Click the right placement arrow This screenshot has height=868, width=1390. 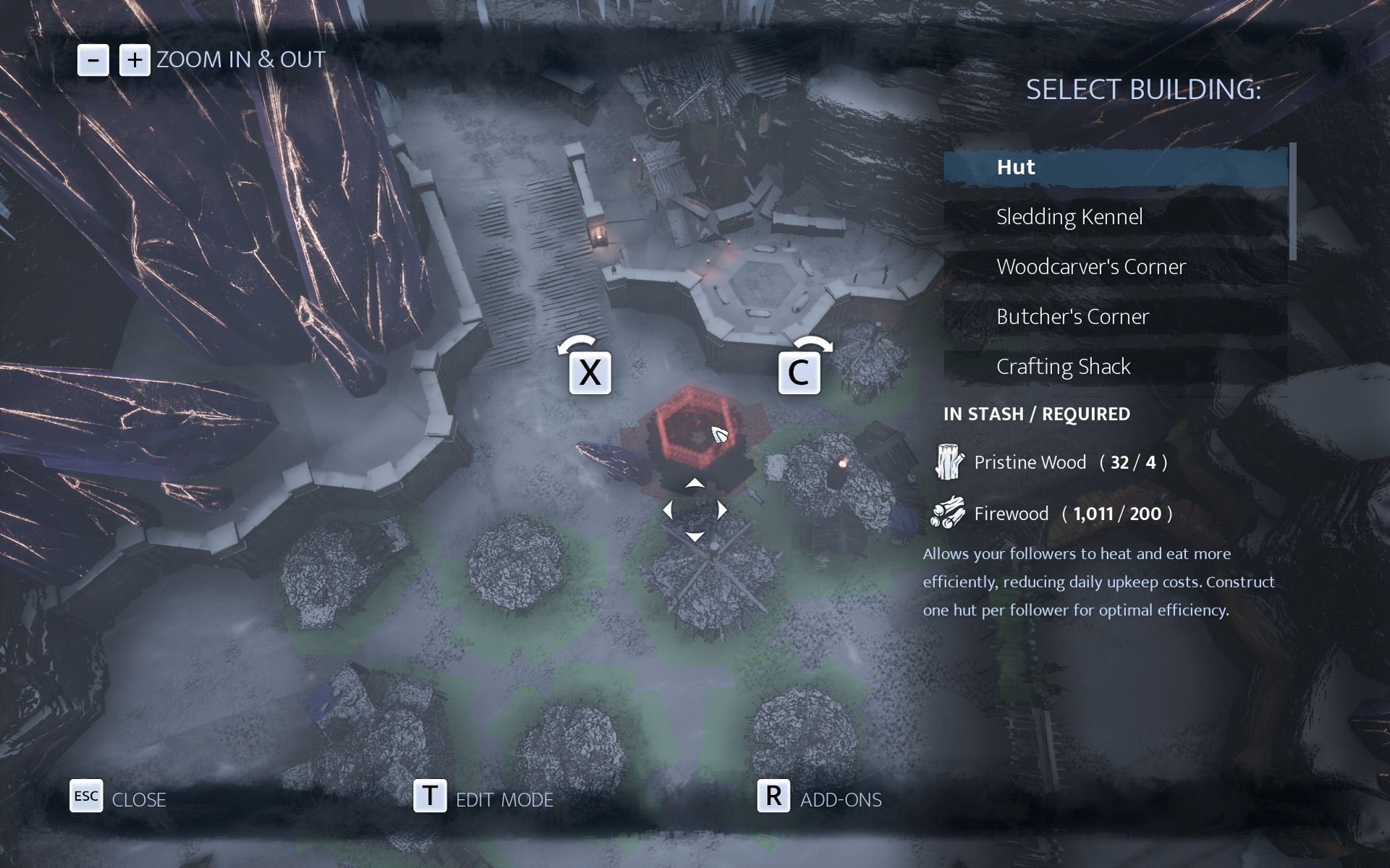[x=721, y=511]
